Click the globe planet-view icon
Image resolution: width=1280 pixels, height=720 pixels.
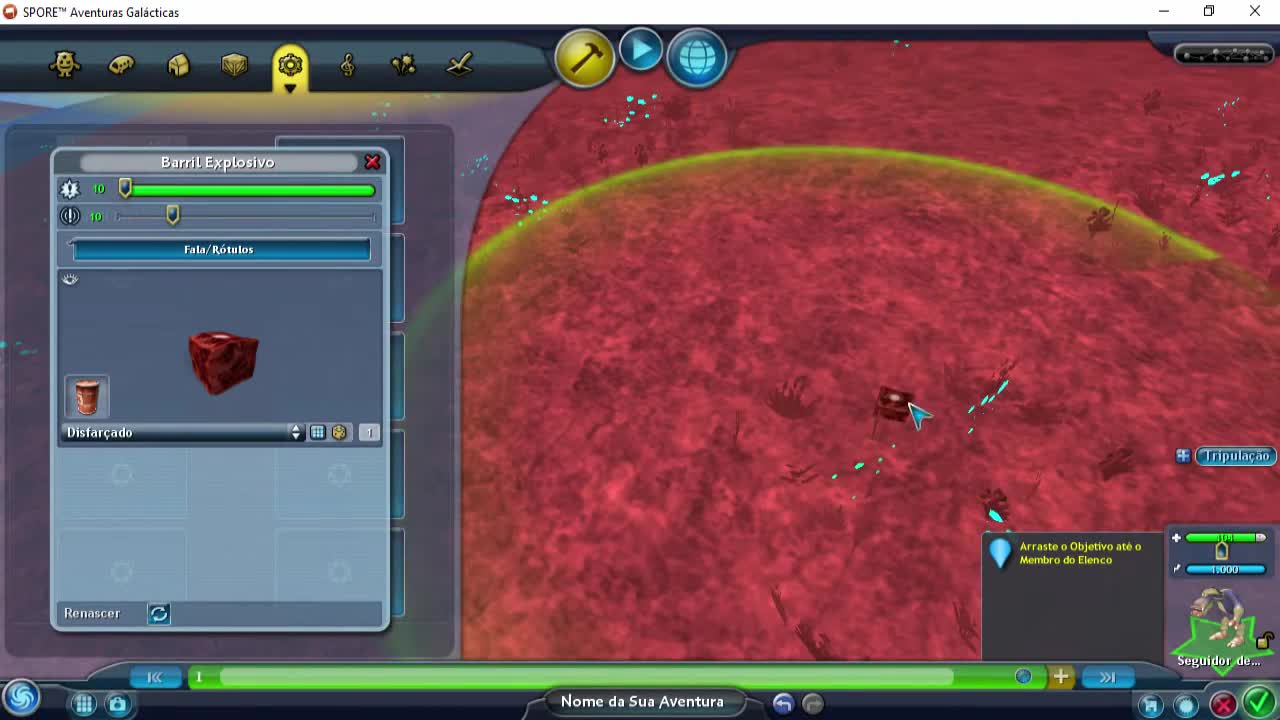click(696, 57)
